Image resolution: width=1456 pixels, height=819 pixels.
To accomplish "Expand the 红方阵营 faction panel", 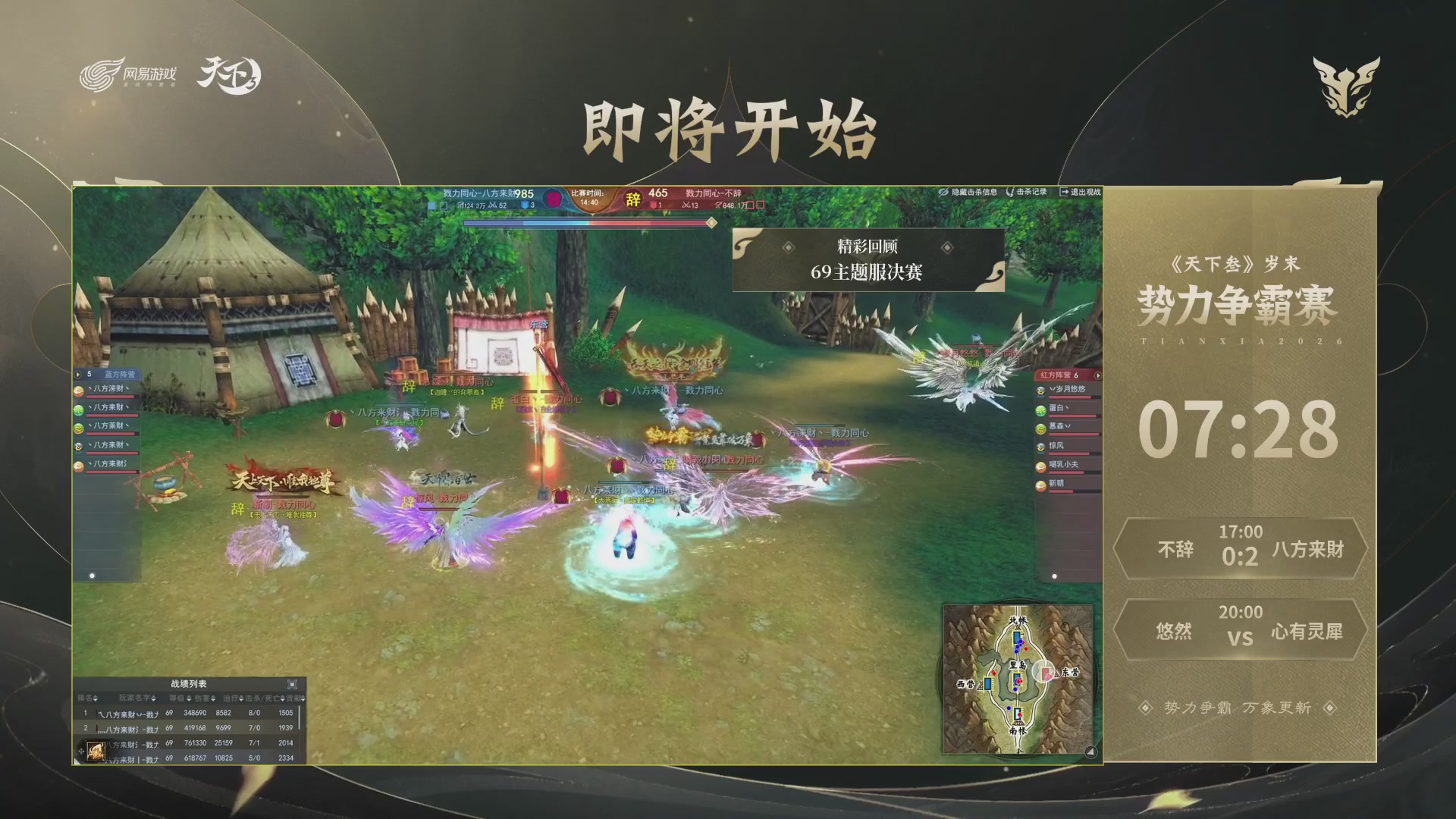I will [x=1098, y=375].
